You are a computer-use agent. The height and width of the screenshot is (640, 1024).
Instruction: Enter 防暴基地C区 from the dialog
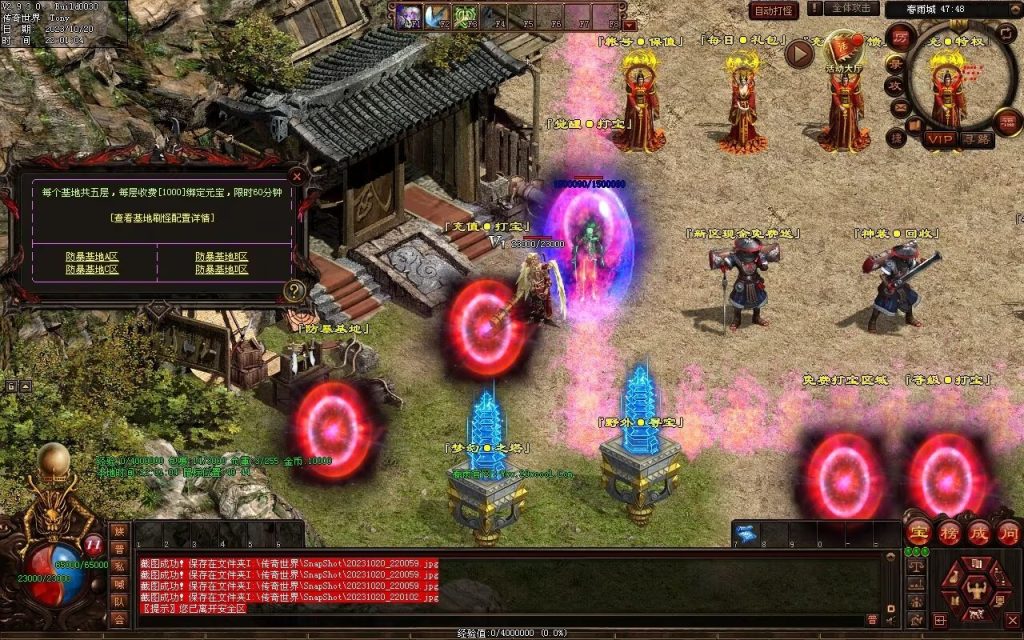pos(91,270)
